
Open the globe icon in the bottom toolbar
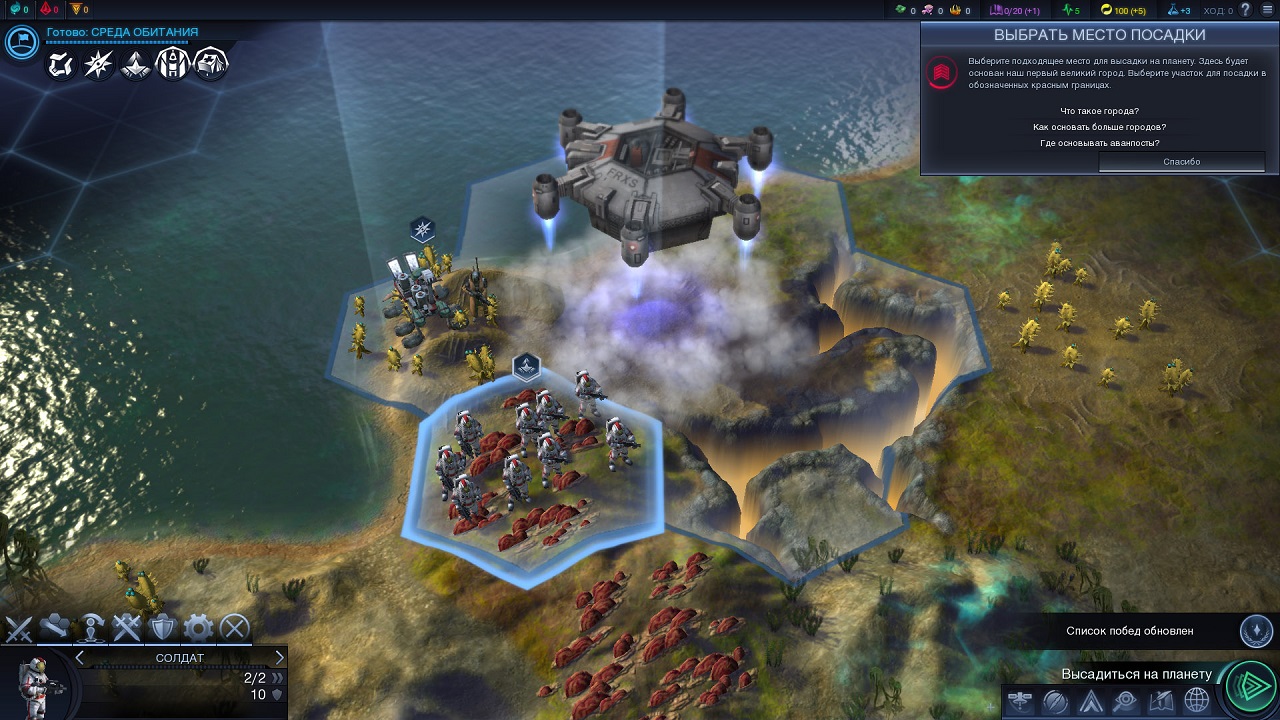click(1196, 701)
